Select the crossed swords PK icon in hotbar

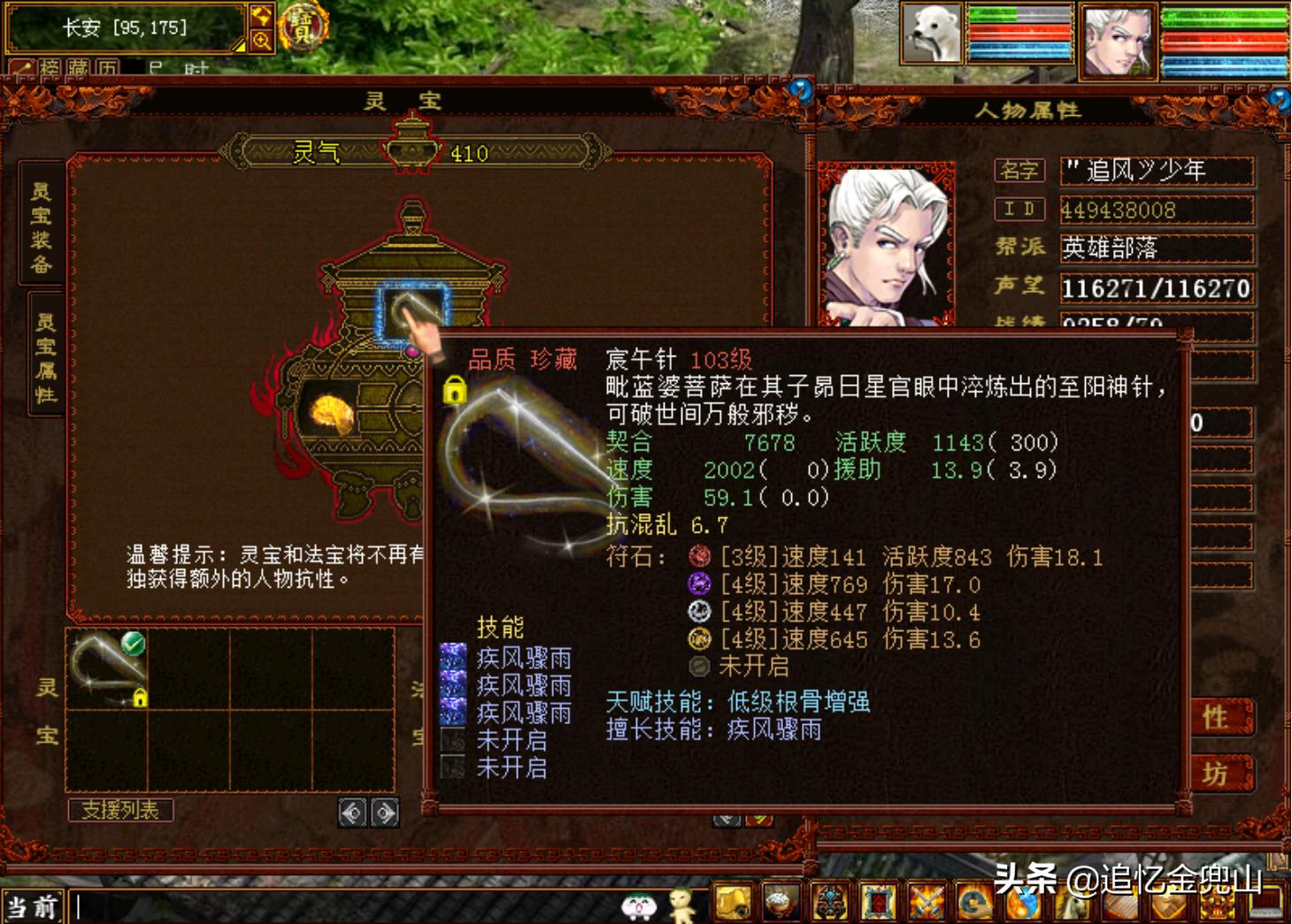[x=926, y=903]
